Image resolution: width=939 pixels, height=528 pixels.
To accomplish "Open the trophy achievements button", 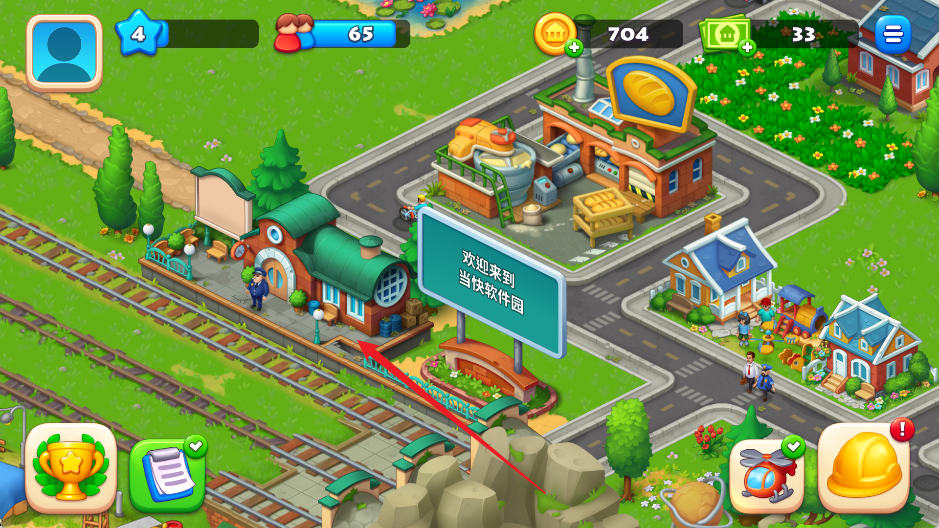I will pyautogui.click(x=70, y=468).
